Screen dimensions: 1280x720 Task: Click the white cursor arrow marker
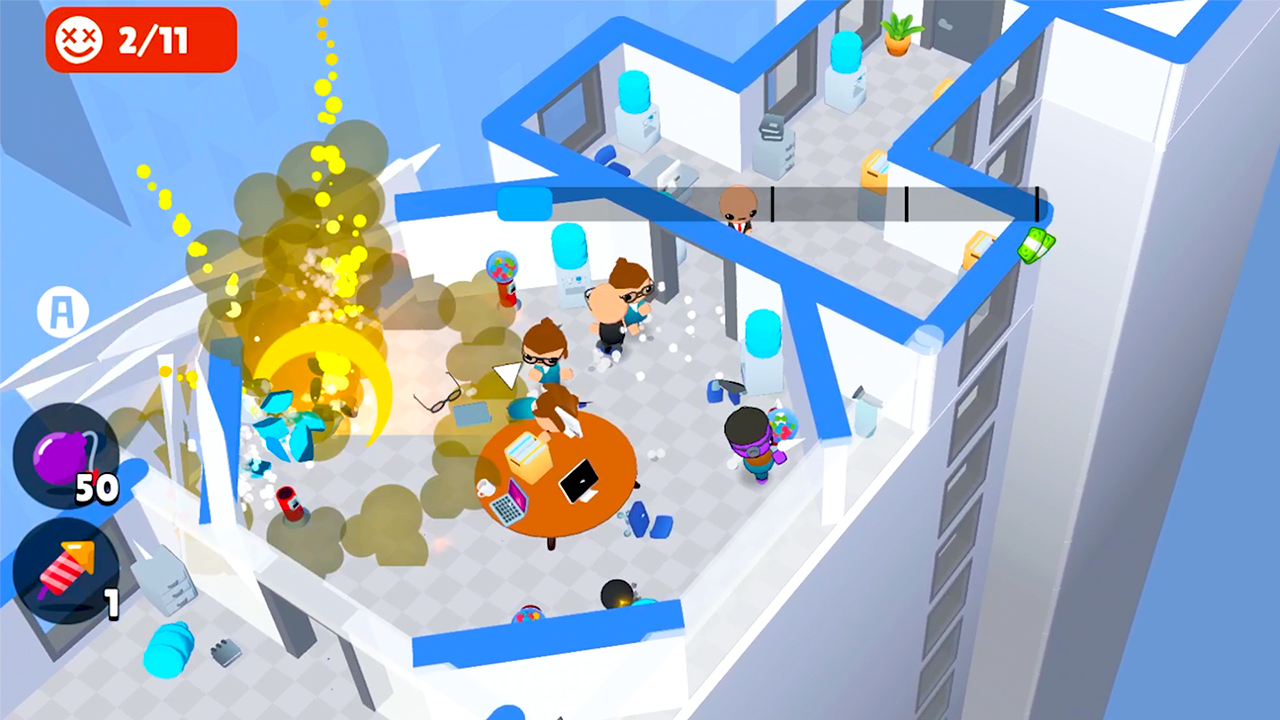tap(507, 376)
